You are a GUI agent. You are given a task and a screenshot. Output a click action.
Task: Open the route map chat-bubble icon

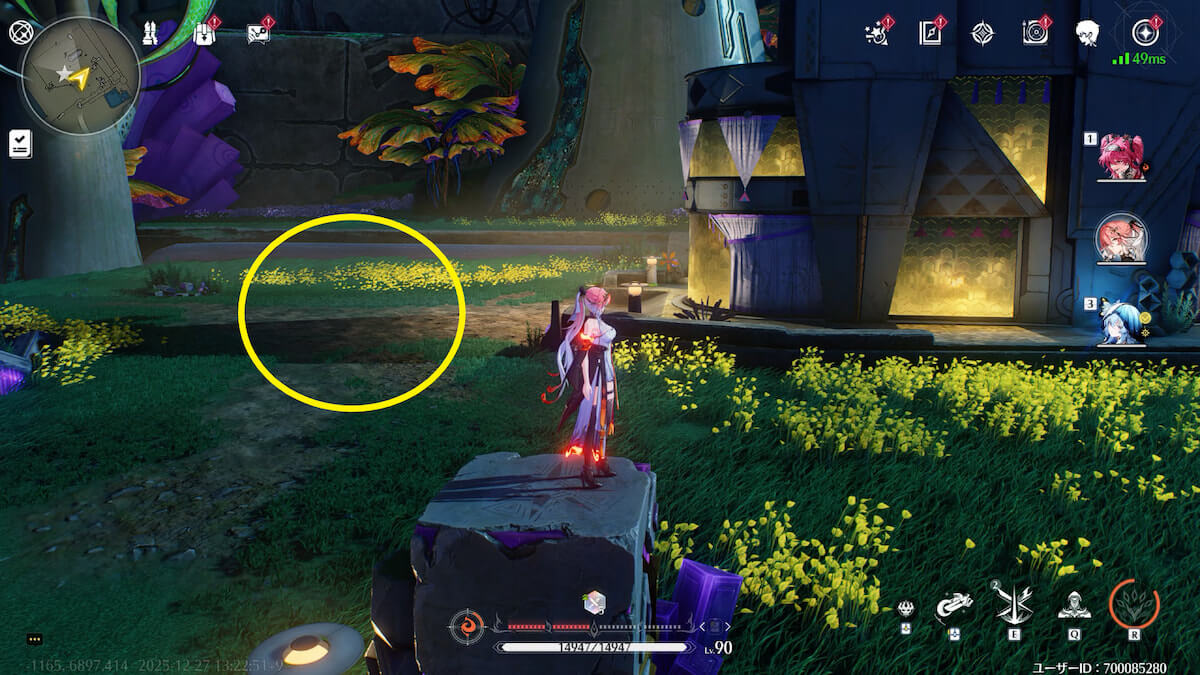(x=259, y=33)
